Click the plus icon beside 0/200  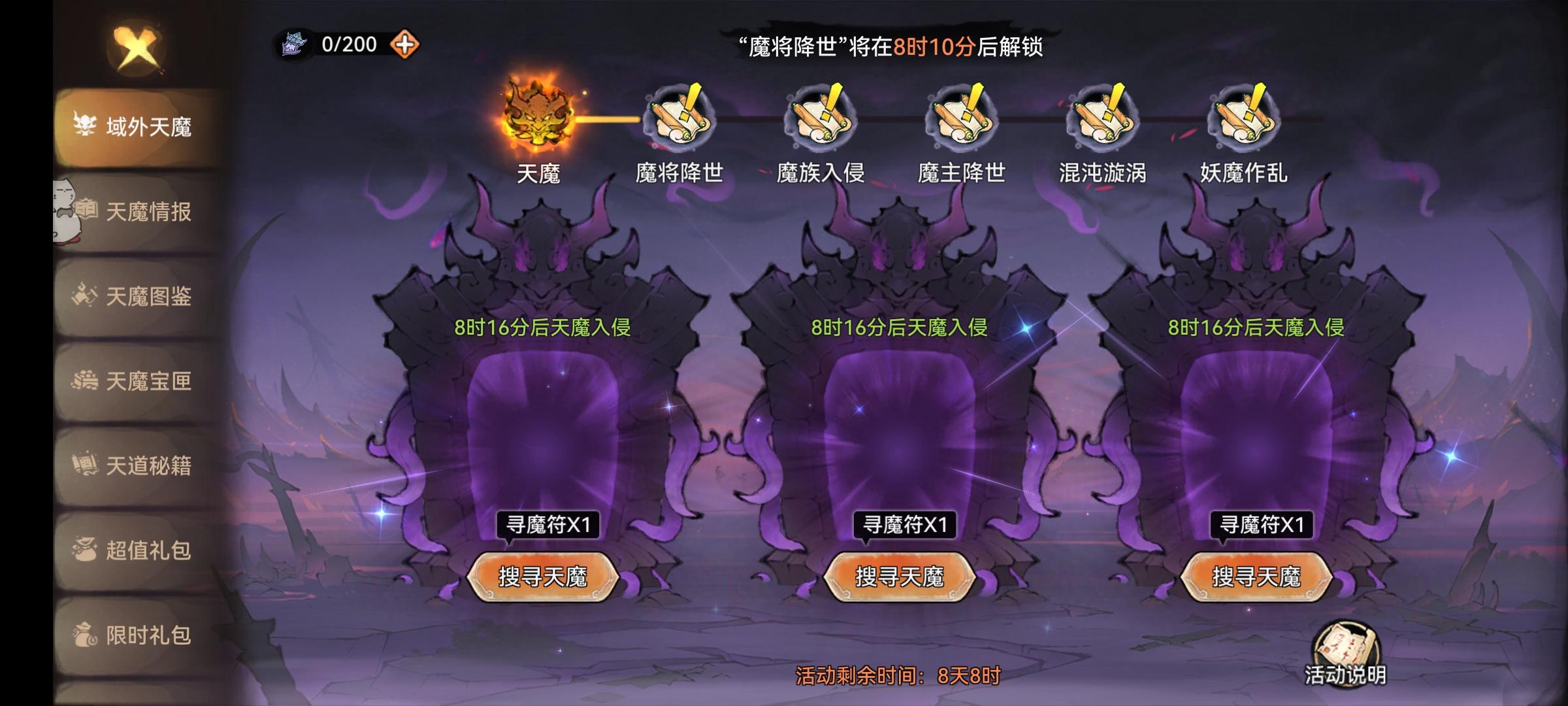[405, 44]
